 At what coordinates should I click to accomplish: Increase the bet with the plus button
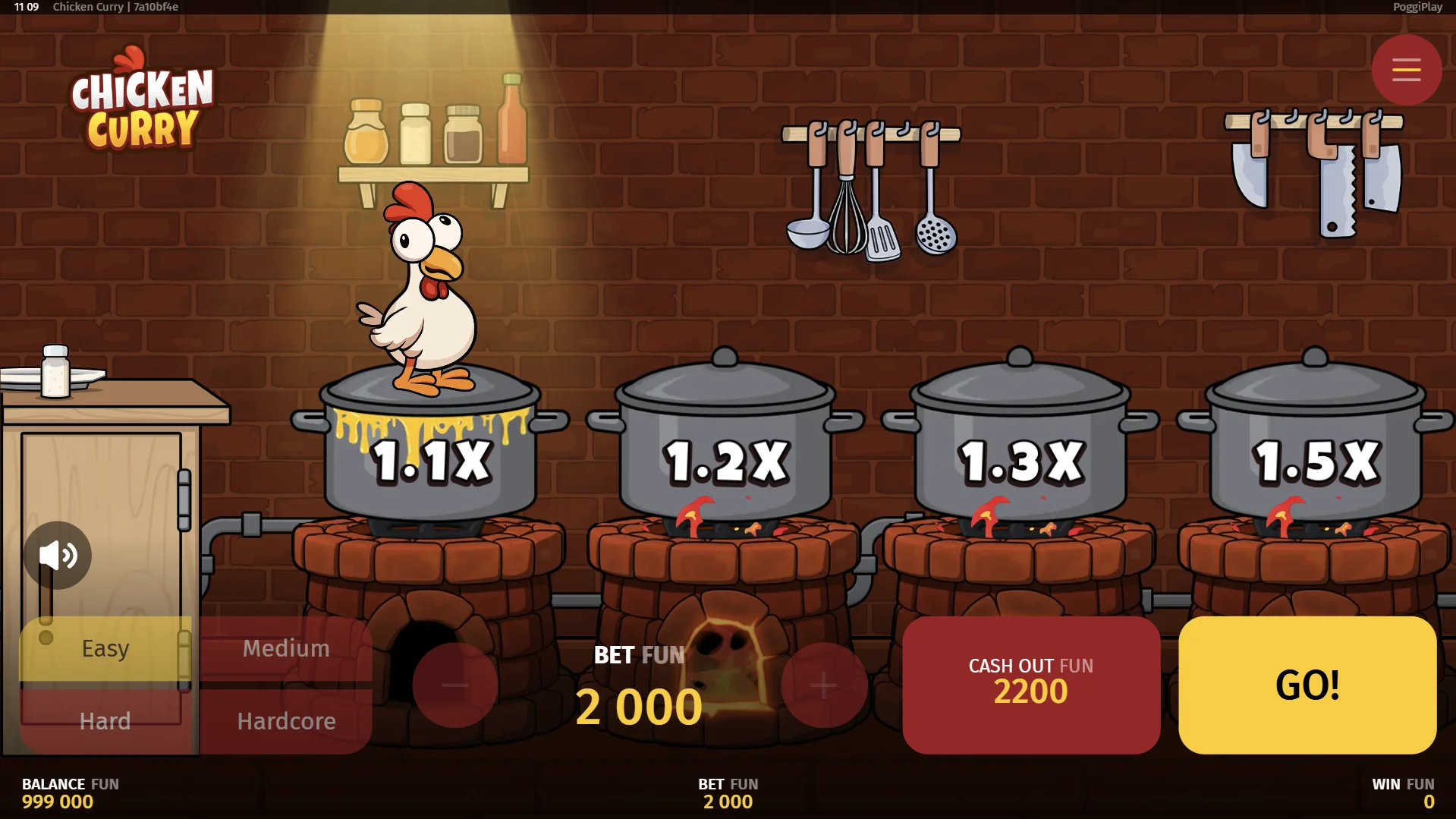tap(823, 685)
